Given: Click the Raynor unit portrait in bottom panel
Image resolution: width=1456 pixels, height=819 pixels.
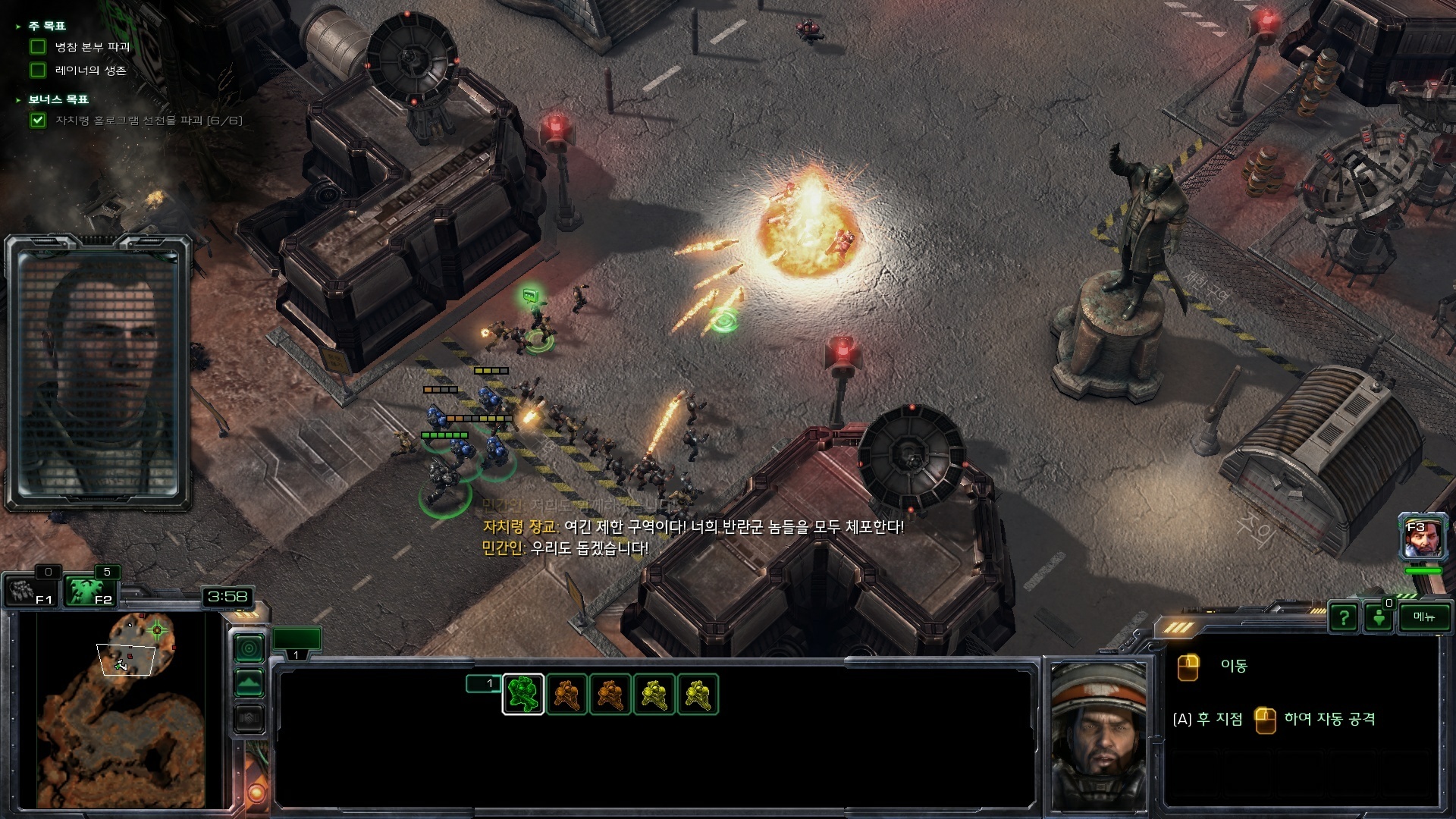Looking at the screenshot, I should pyautogui.click(x=1097, y=736).
